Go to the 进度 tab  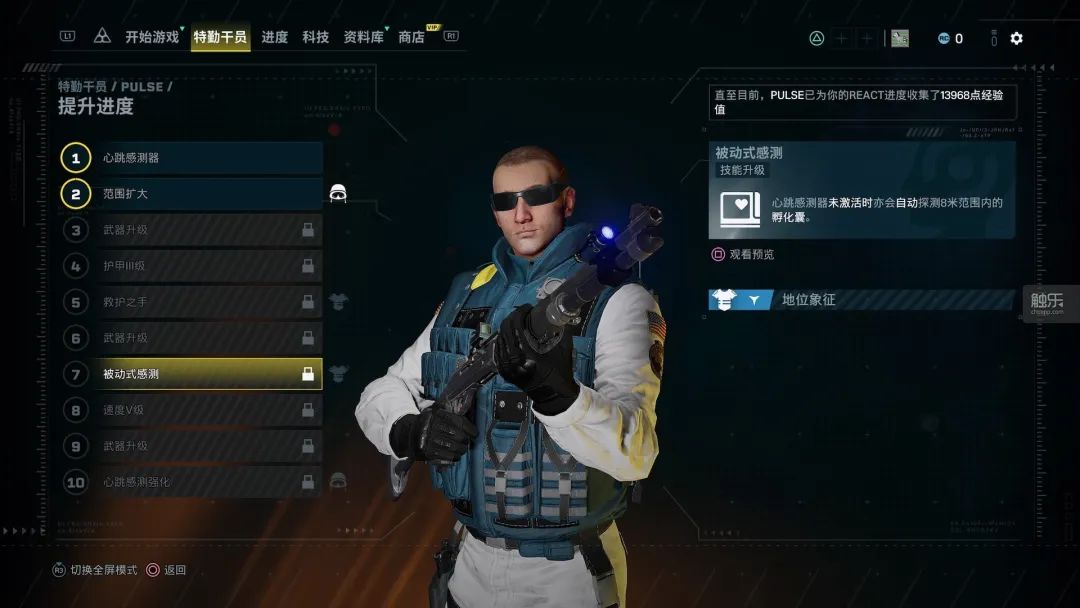275,37
